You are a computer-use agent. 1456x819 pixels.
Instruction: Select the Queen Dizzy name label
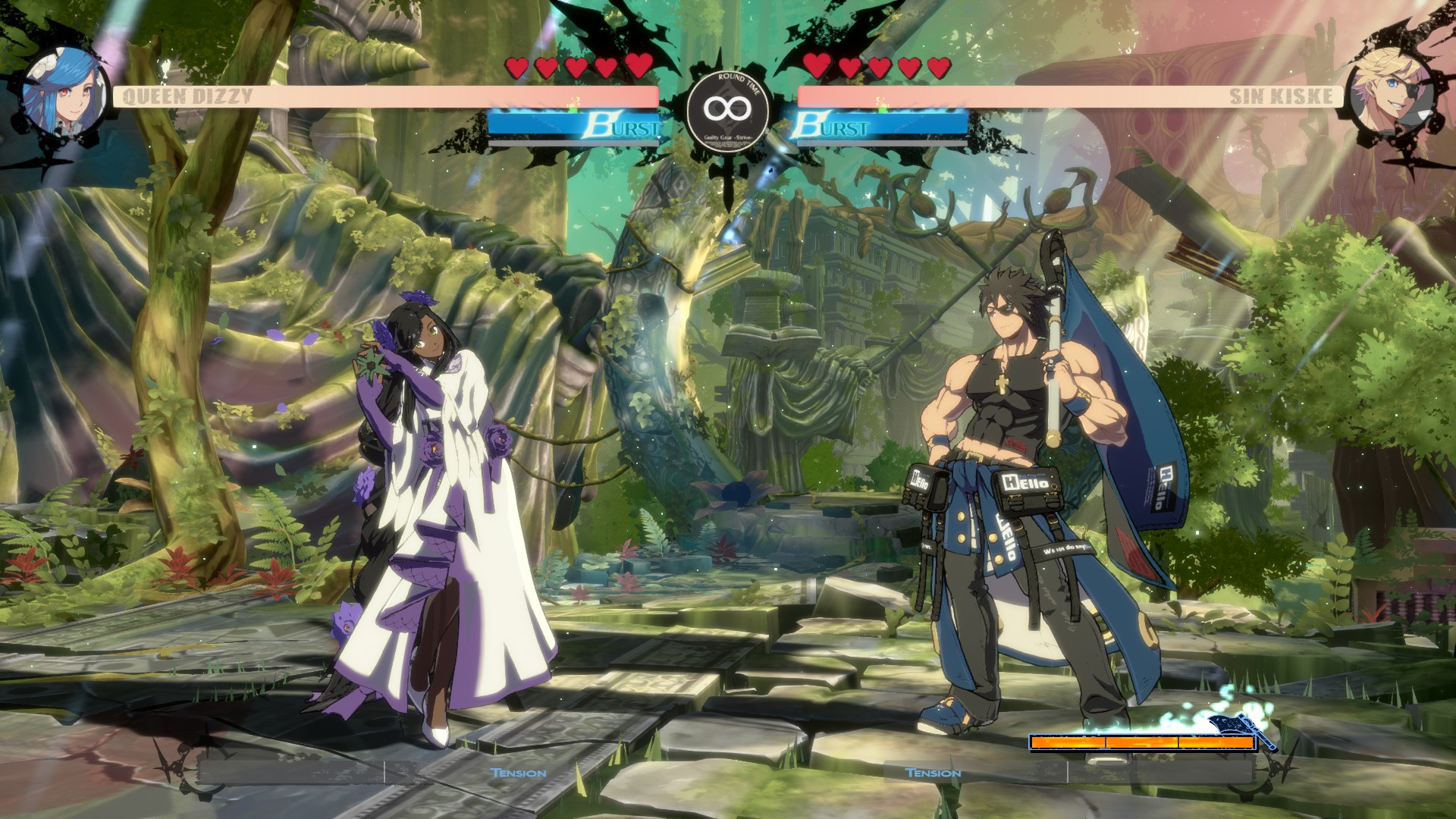click(188, 96)
